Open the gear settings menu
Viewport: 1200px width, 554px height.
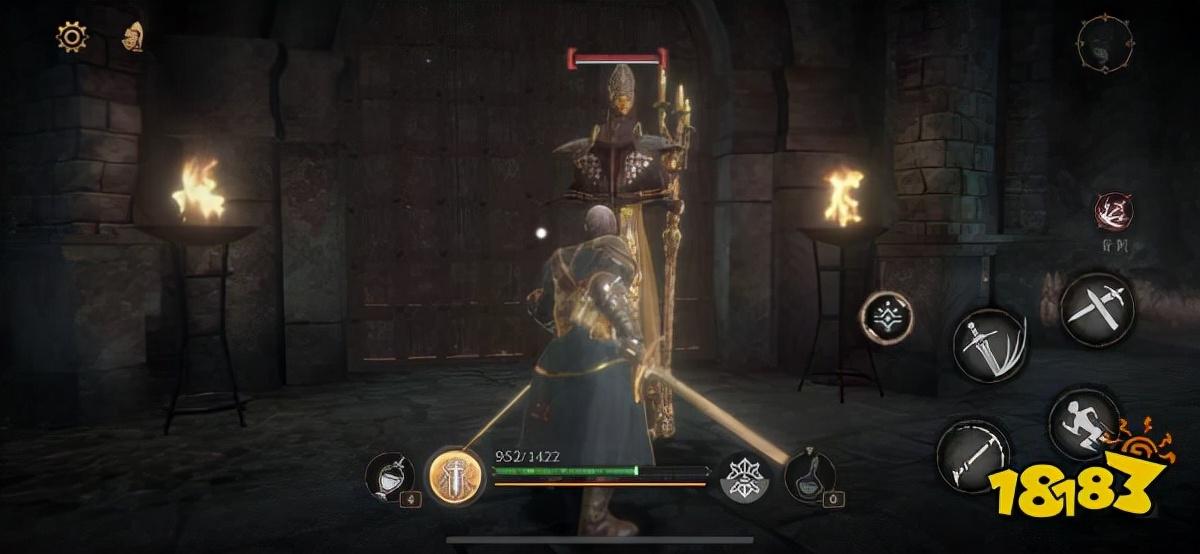tap(71, 38)
